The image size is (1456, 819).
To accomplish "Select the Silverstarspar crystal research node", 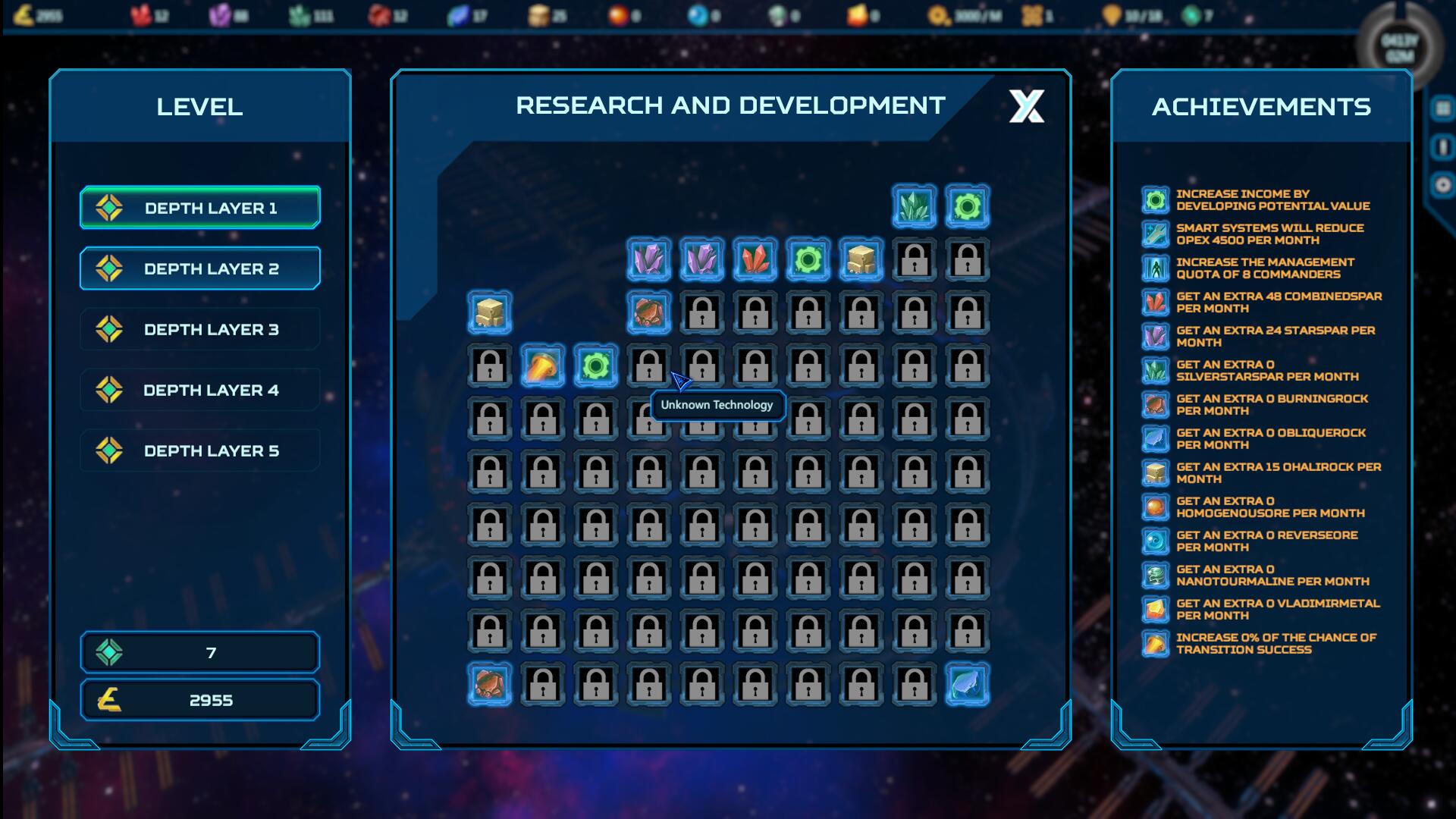I will pyautogui.click(x=913, y=205).
